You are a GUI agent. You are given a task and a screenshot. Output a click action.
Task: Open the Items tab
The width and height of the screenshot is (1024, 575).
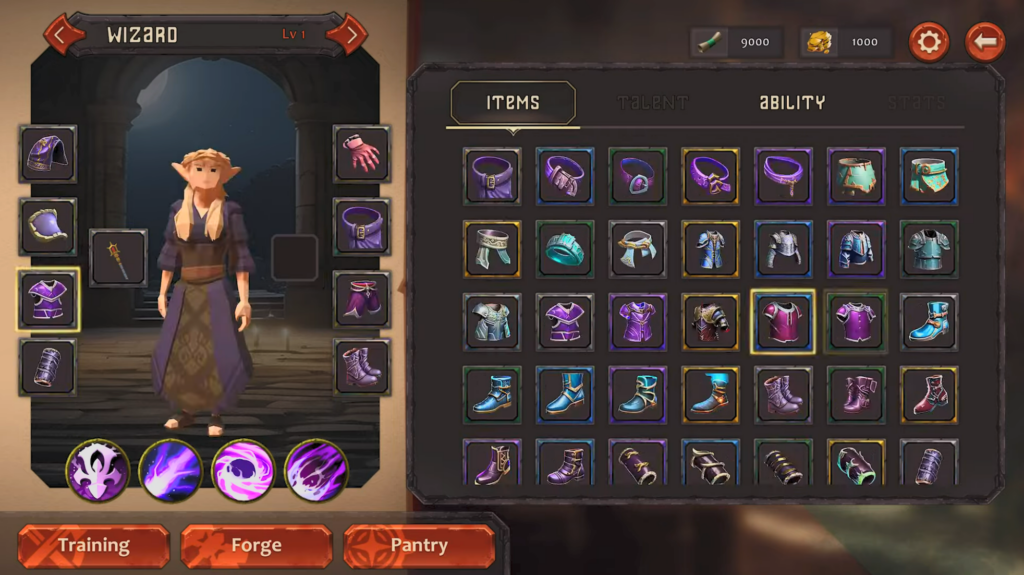[x=513, y=103]
